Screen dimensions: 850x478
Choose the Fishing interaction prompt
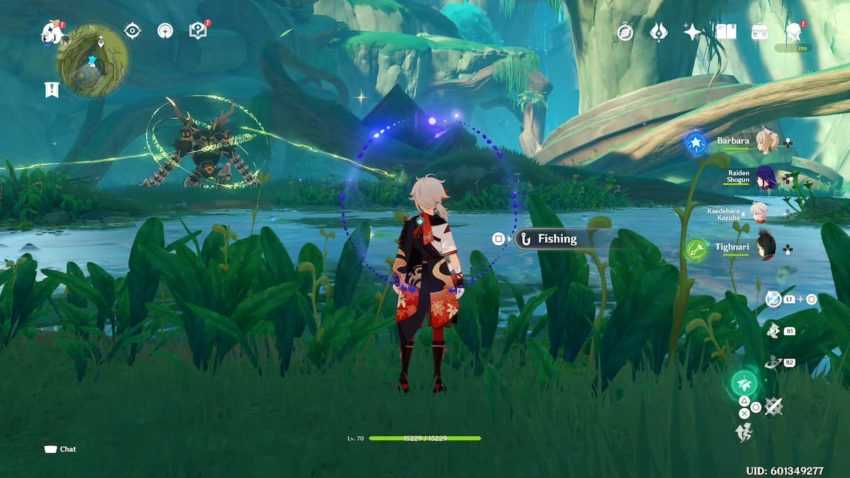point(556,239)
